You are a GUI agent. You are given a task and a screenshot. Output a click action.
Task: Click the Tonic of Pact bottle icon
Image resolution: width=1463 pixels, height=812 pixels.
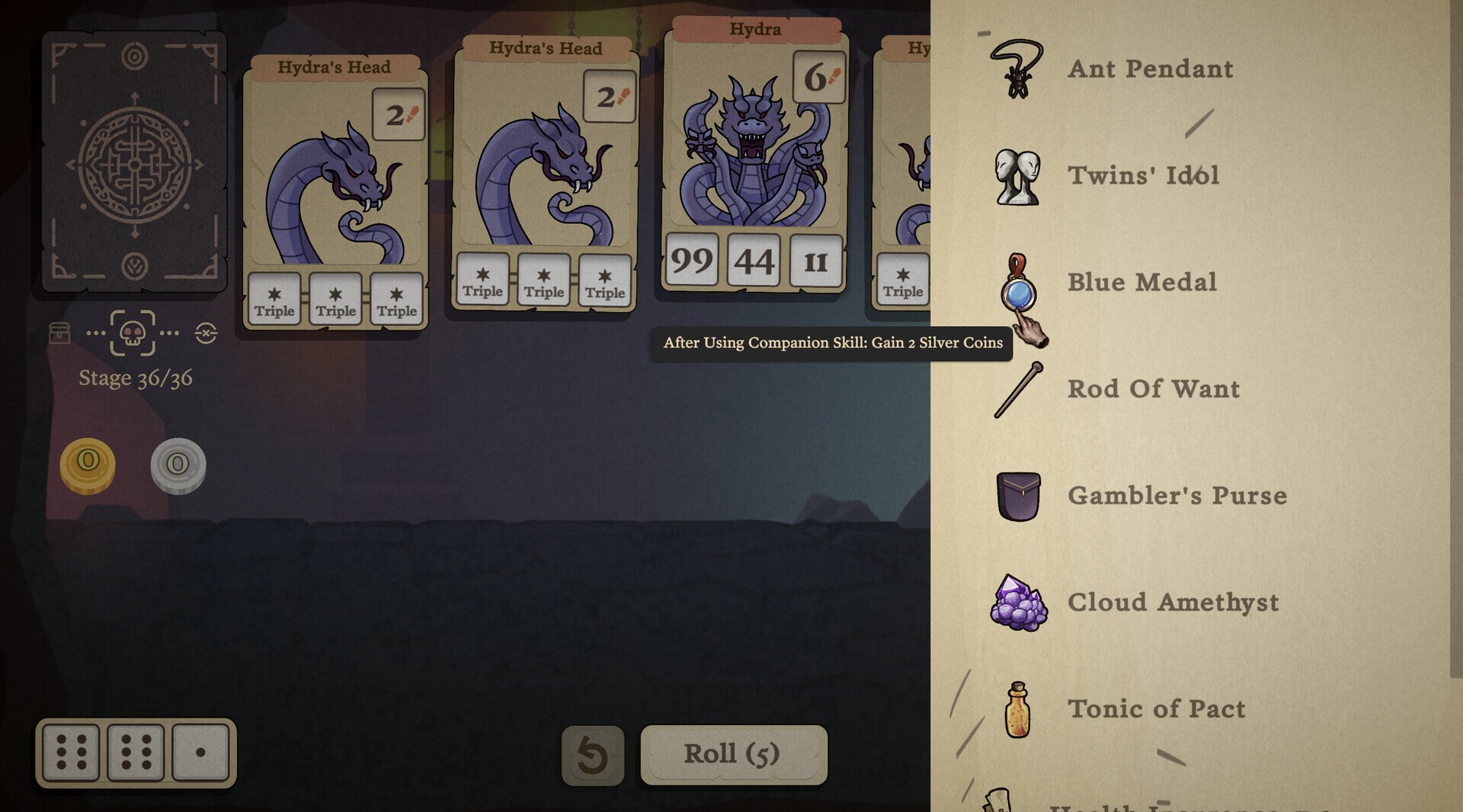point(1018,709)
